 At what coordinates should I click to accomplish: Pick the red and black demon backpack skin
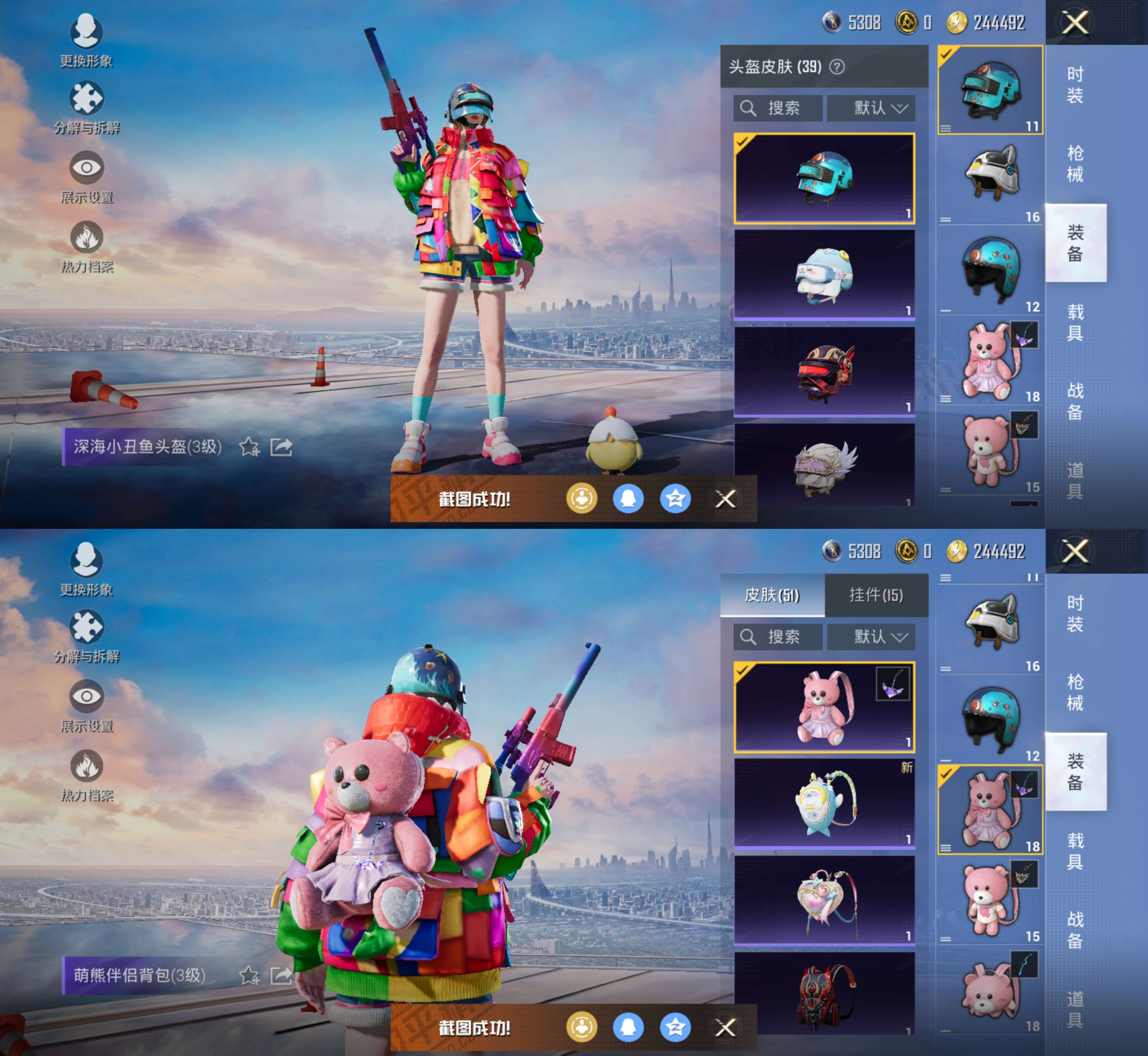pos(824,994)
